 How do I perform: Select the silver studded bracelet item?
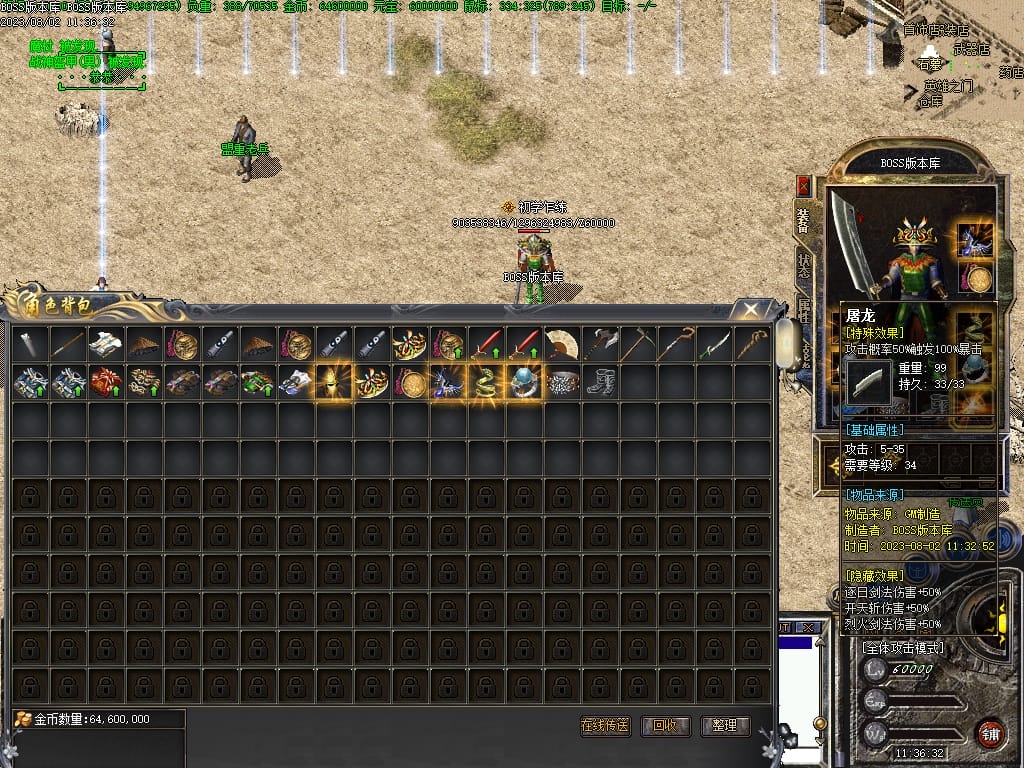coord(562,382)
